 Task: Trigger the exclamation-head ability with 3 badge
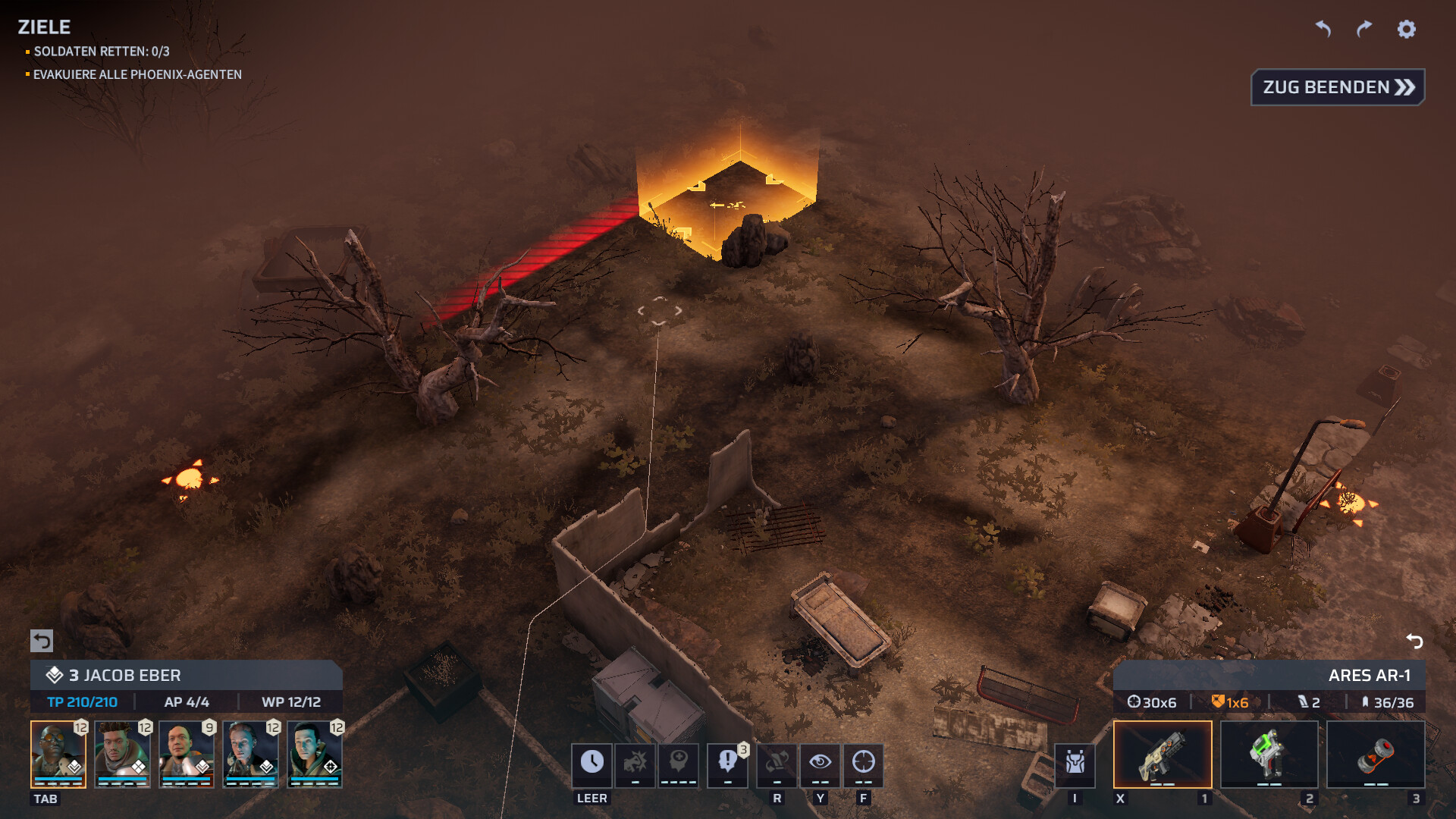click(727, 764)
